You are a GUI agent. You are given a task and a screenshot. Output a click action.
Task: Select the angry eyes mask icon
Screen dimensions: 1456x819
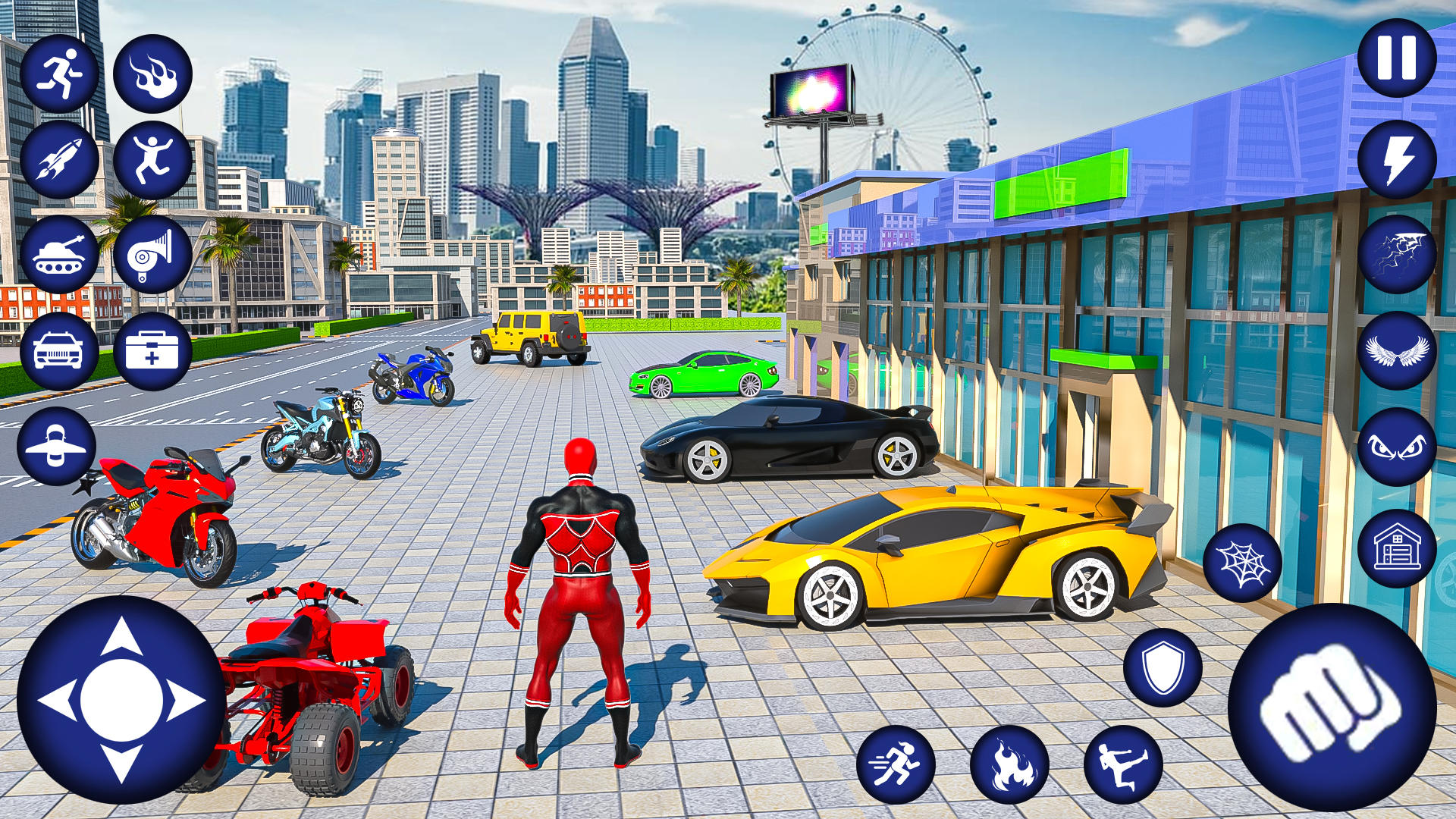pos(1399,447)
